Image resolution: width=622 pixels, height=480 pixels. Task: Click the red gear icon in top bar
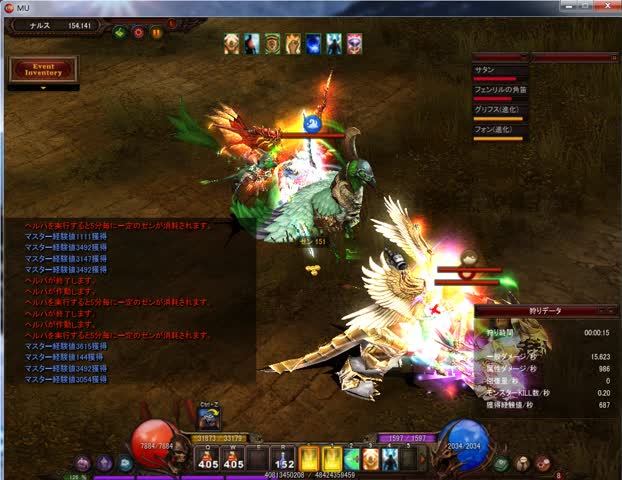138,32
